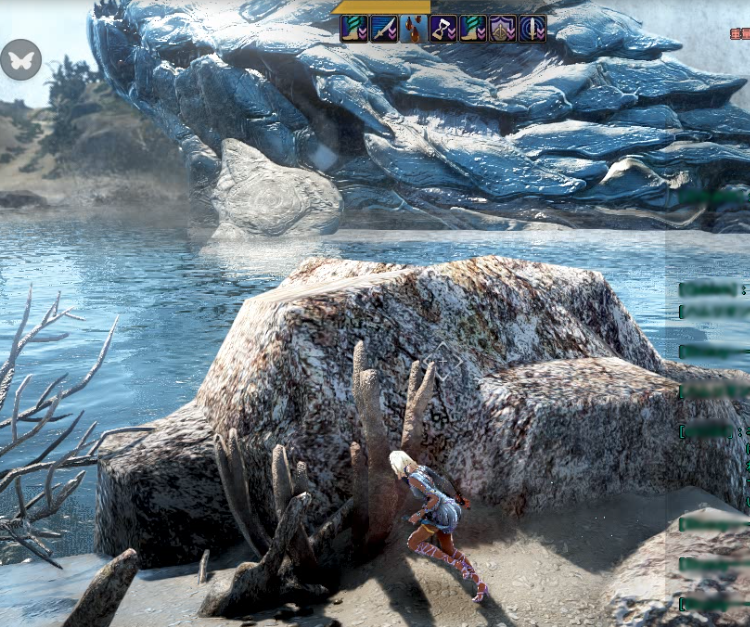
Task: Click the hourglass debuff icon
Action: click(444, 29)
